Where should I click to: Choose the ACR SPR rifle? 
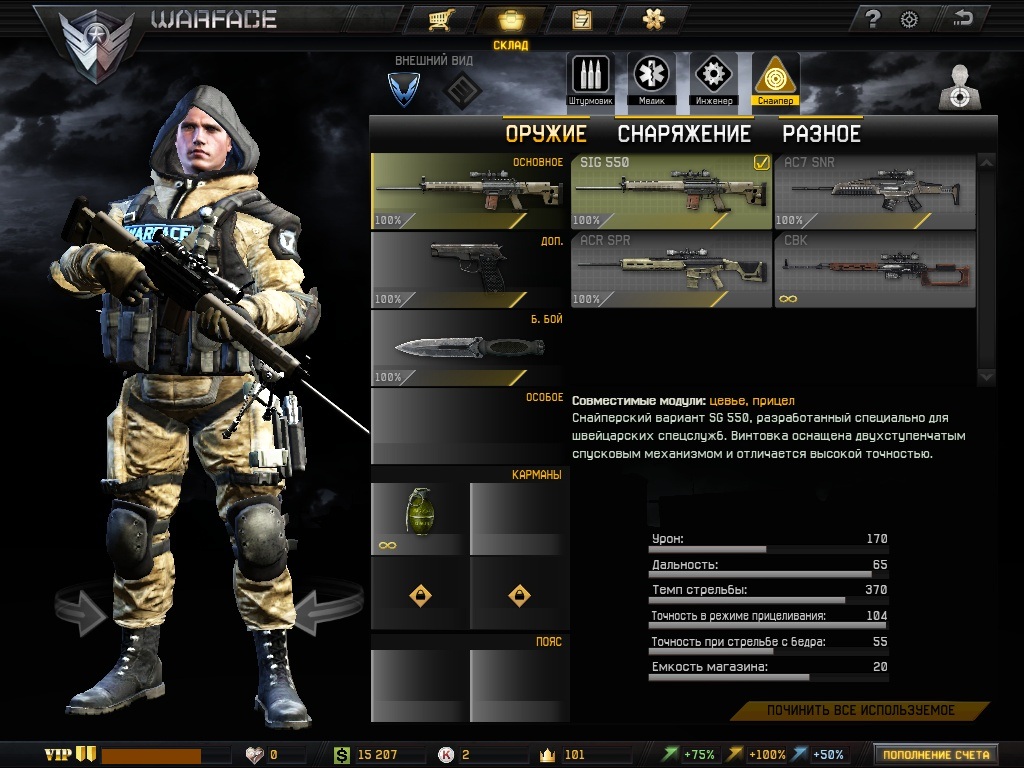(x=671, y=269)
